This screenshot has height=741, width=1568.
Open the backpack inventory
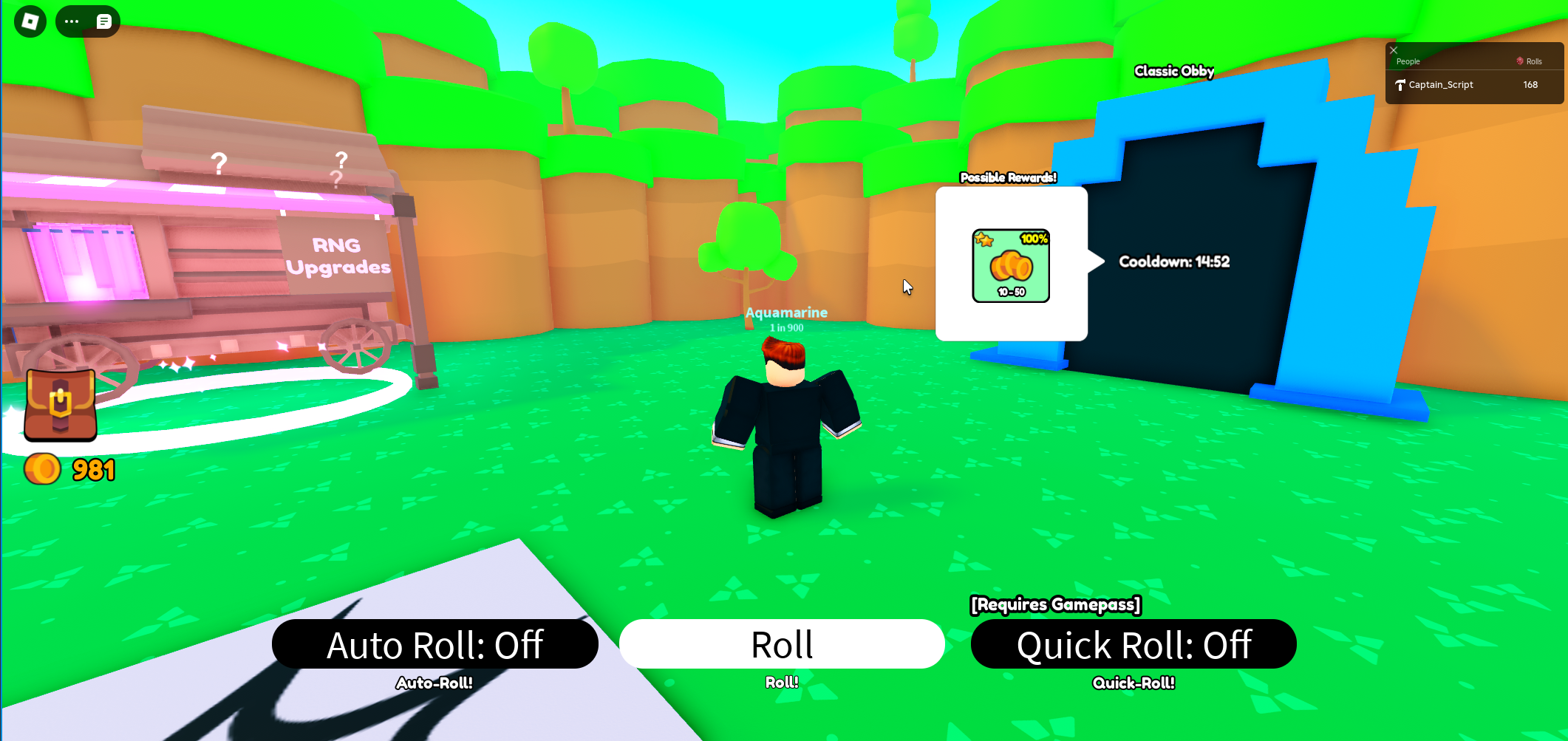click(x=60, y=405)
